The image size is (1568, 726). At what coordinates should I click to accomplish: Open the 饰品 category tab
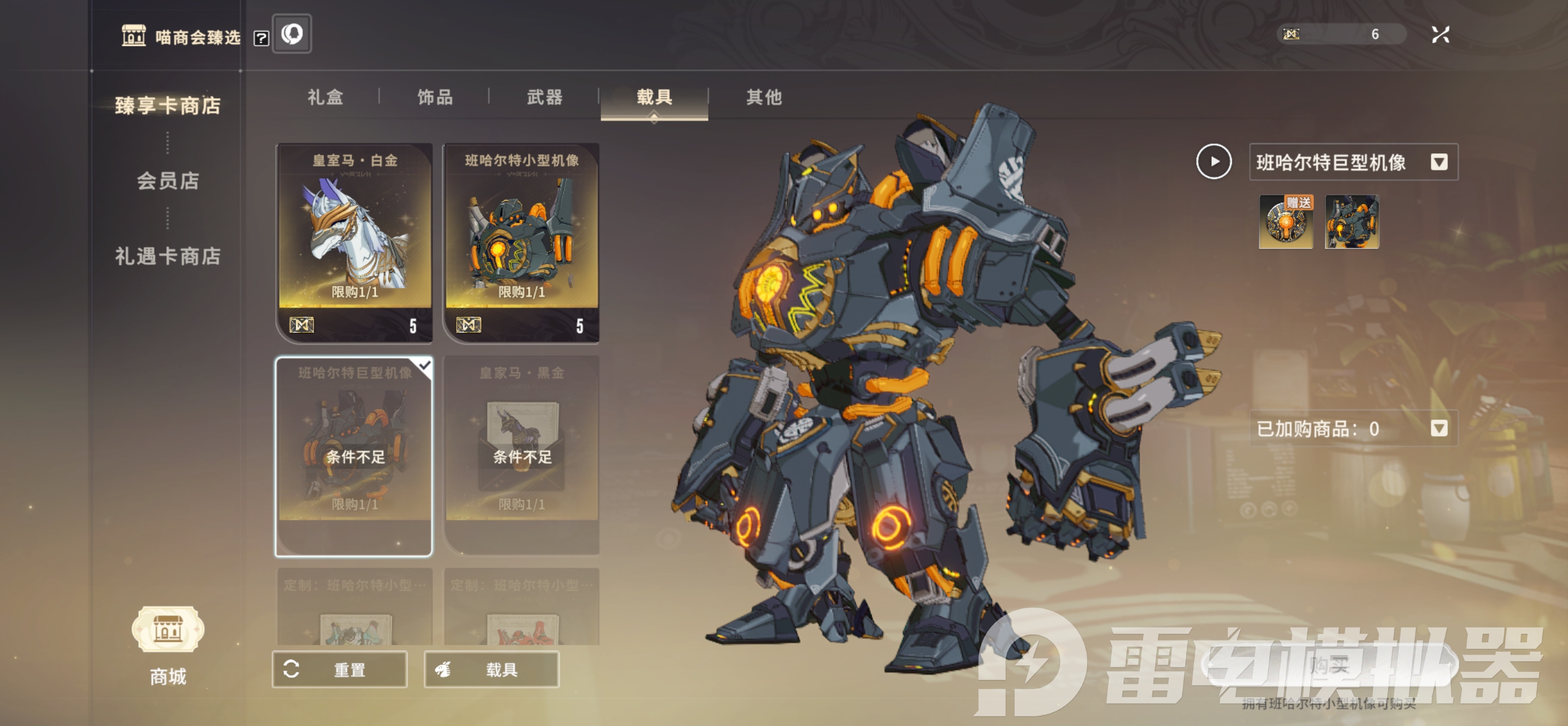pyautogui.click(x=435, y=97)
